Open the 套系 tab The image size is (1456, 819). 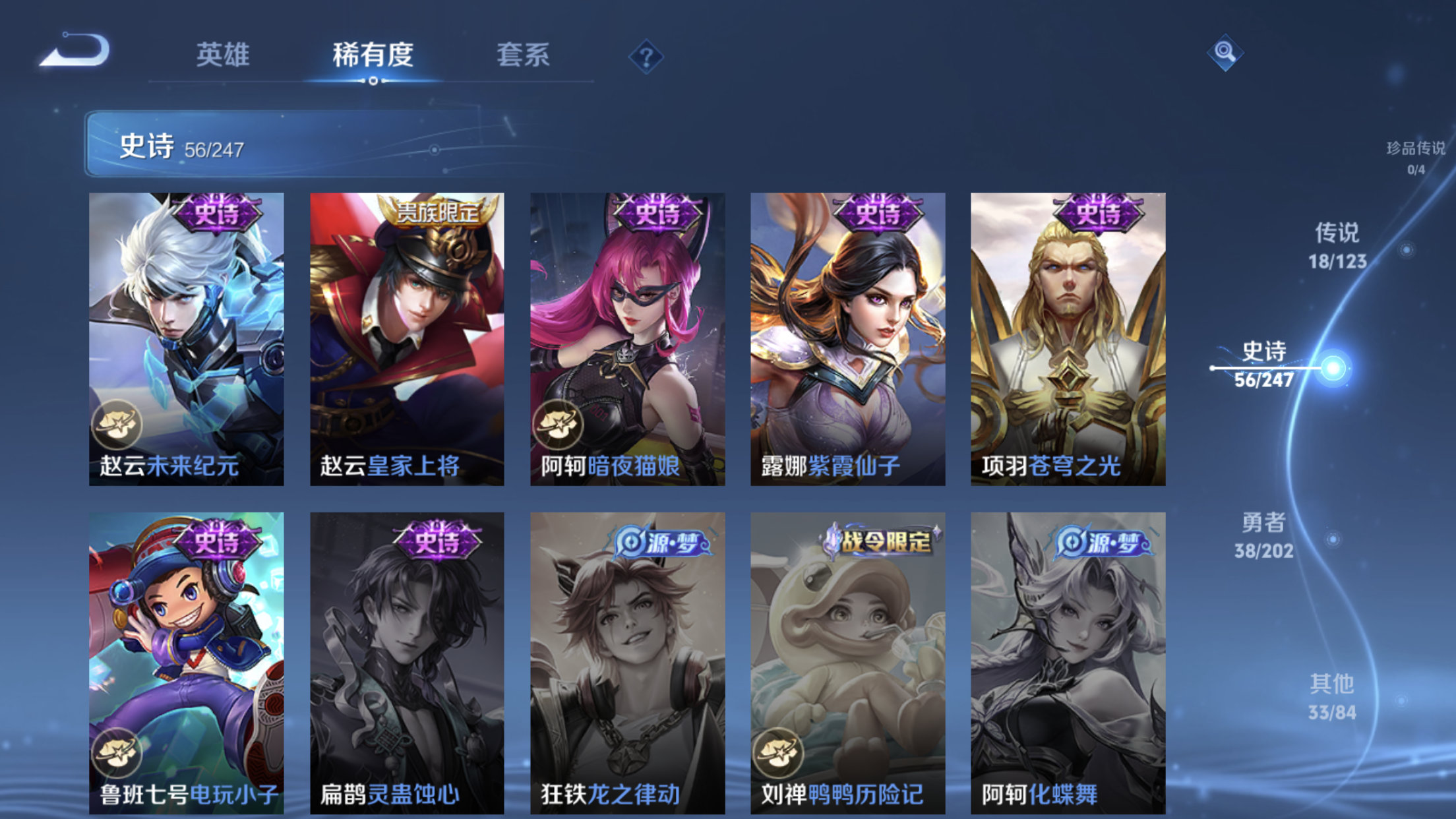[523, 55]
